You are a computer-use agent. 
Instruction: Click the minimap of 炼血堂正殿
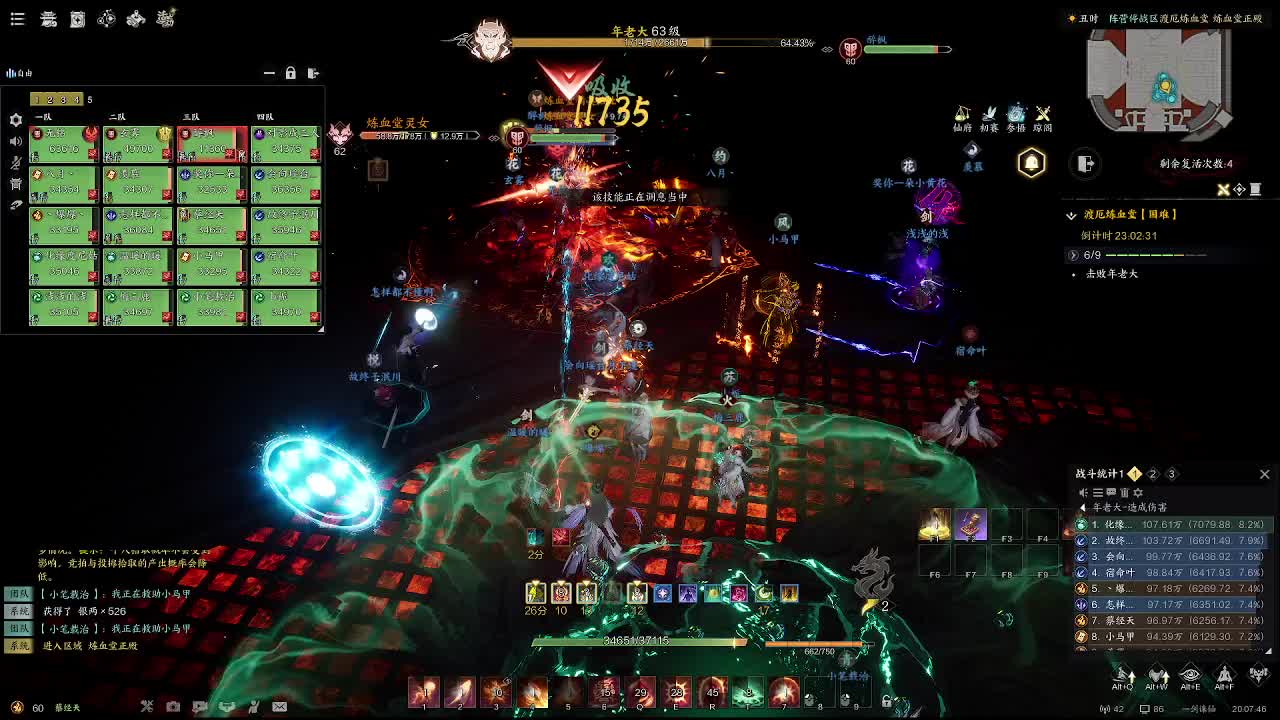tap(1160, 82)
